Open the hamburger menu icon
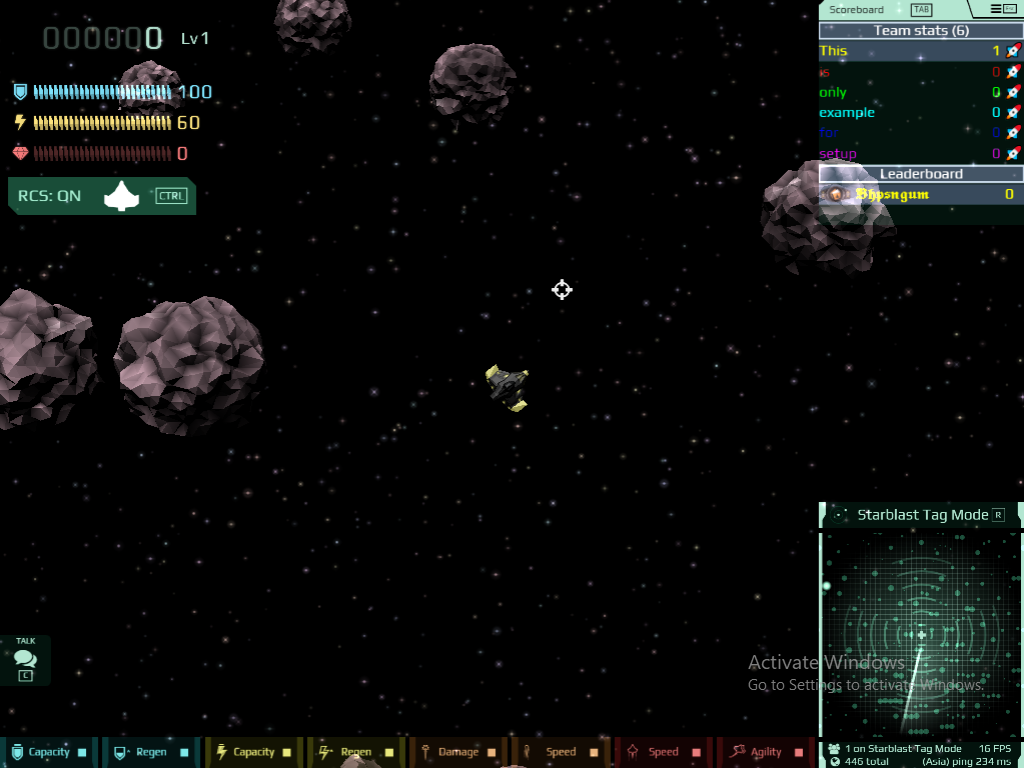1024x768 pixels. 1002,9
